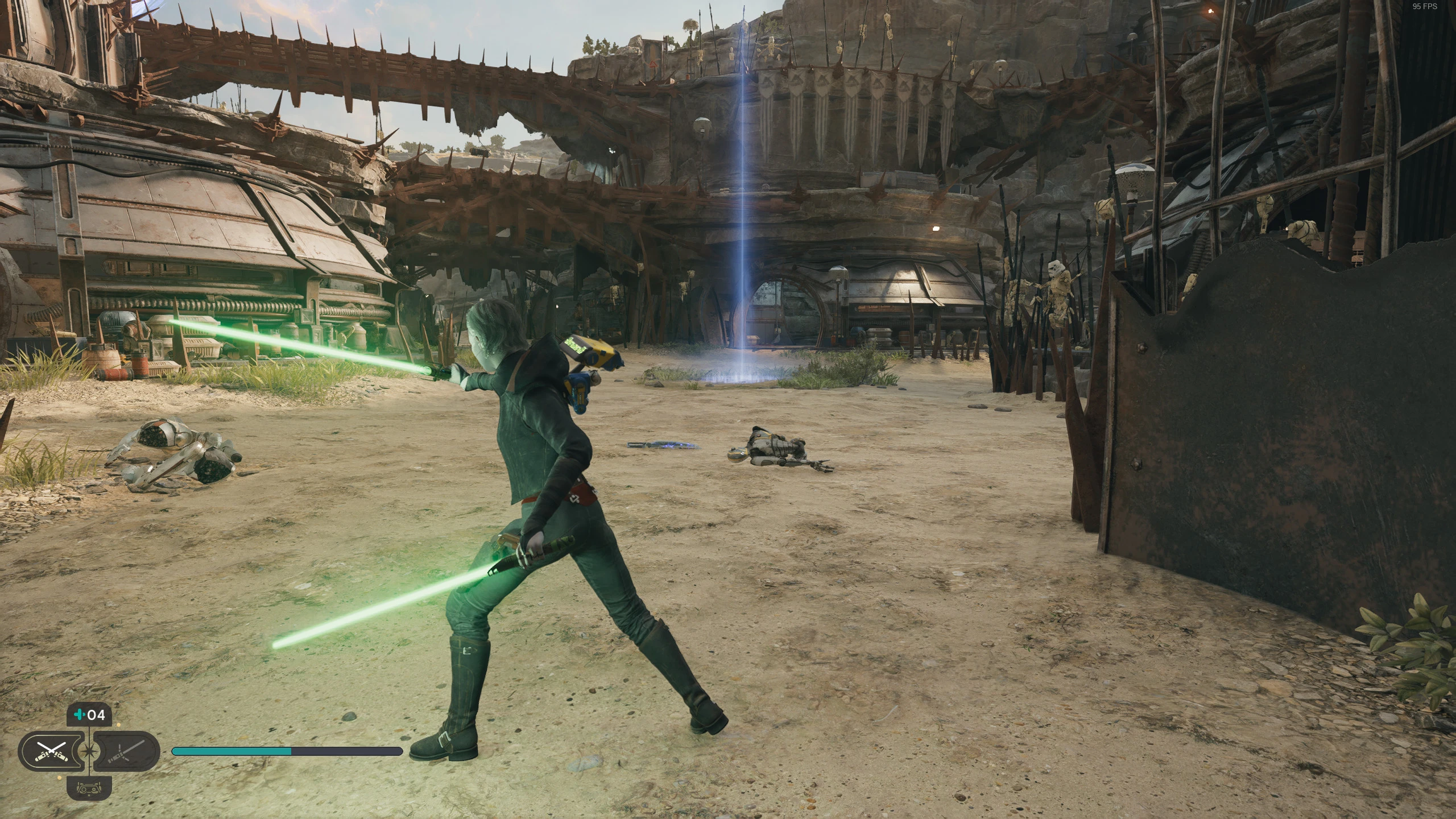Click the BD-1 droid icon below the stances
The height and width of the screenshot is (819, 1456).
89,789
